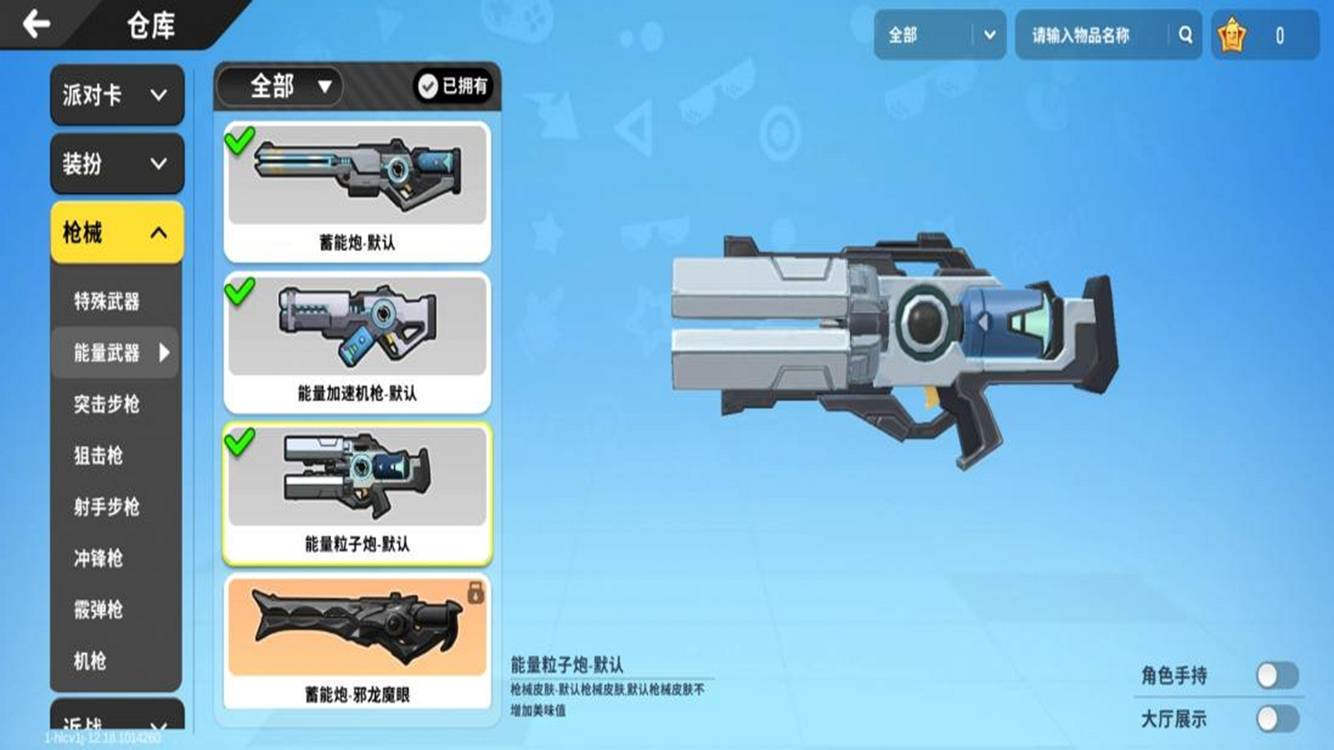Toggle the 角色手持 switch
This screenshot has height=750, width=1334.
click(1277, 676)
